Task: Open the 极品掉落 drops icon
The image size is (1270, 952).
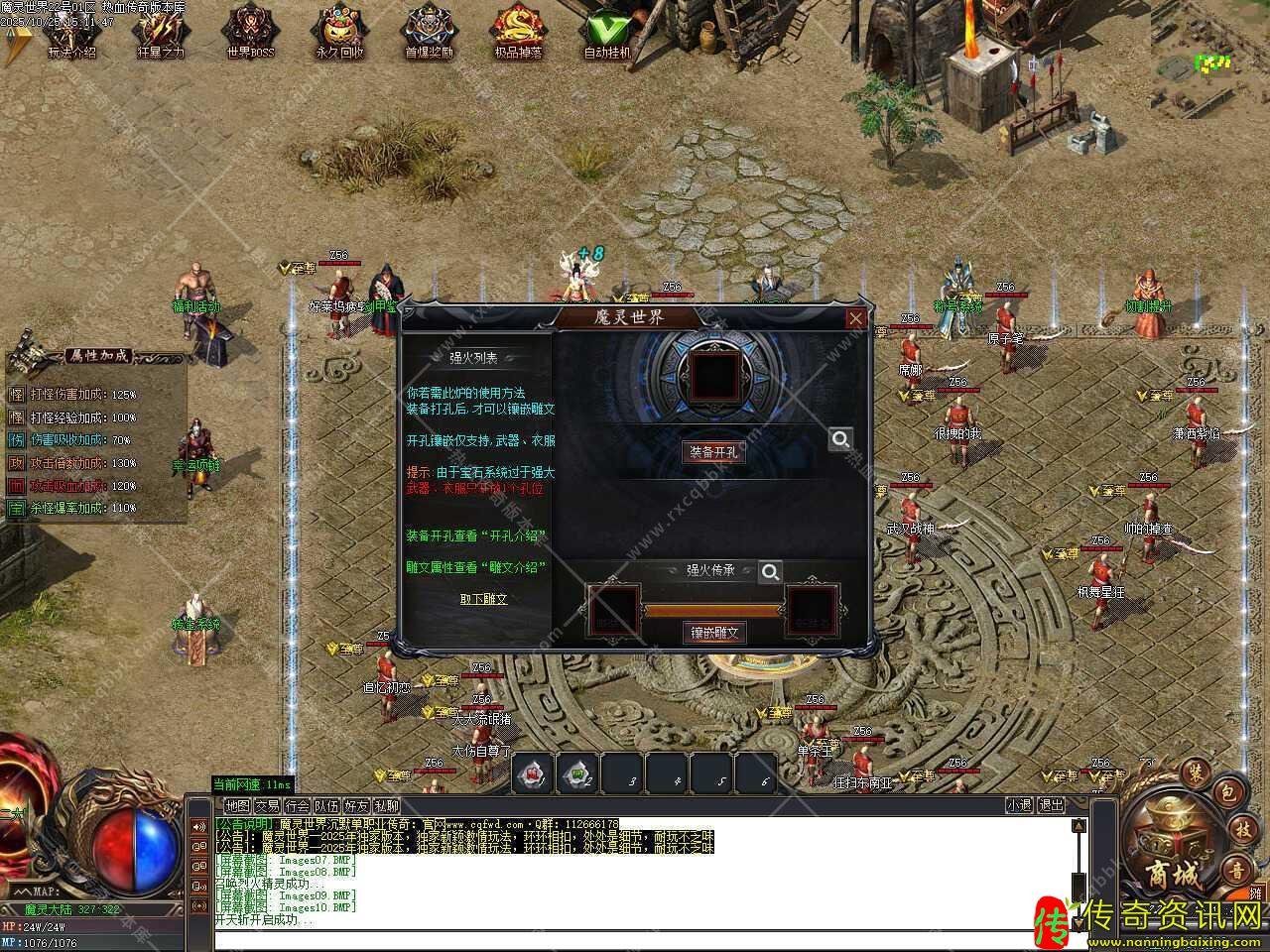Action: click(518, 33)
